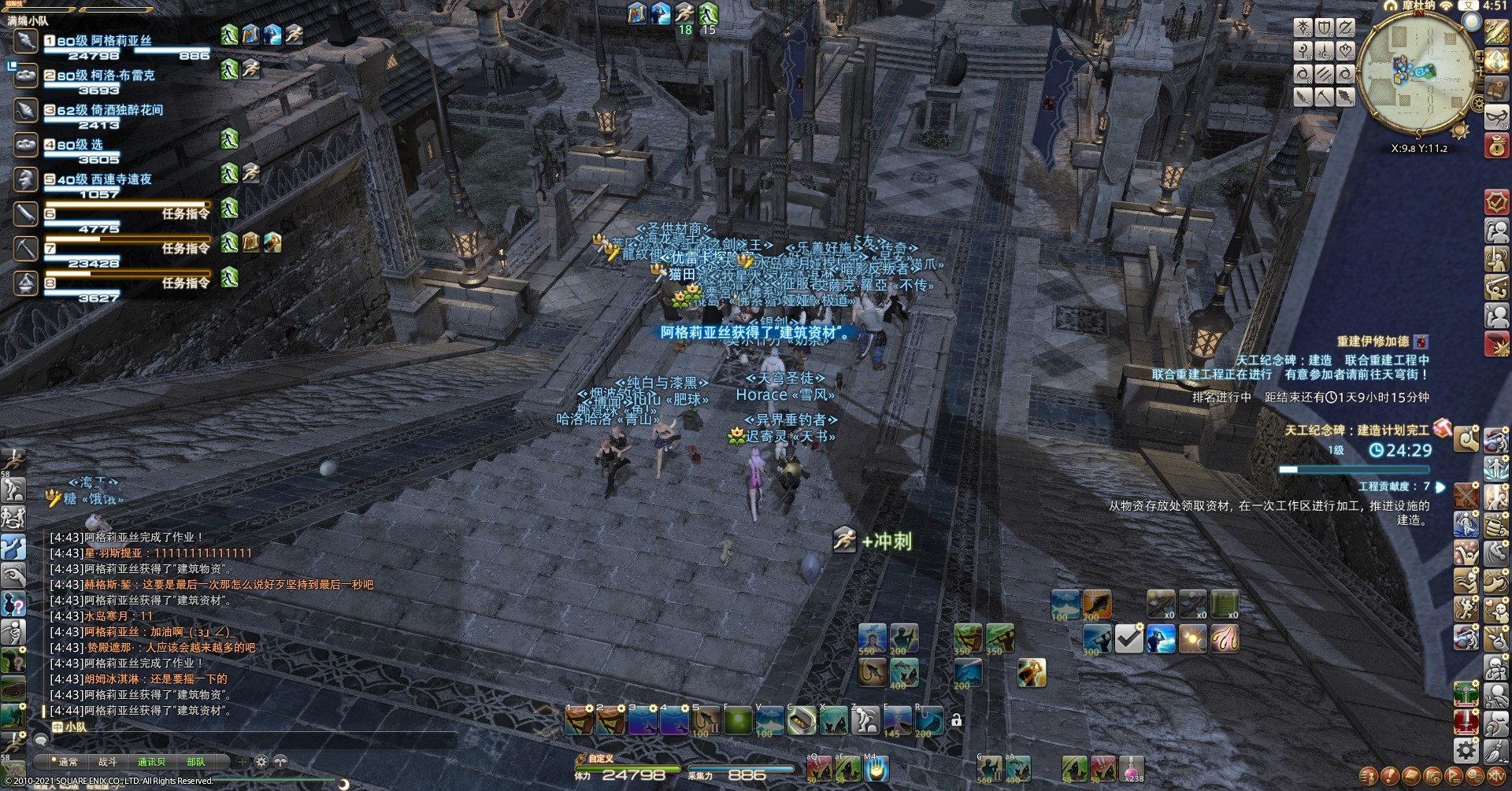1512x791 pixels.
Task: Activate the white checkmark hotbar icon
Action: 1128,638
